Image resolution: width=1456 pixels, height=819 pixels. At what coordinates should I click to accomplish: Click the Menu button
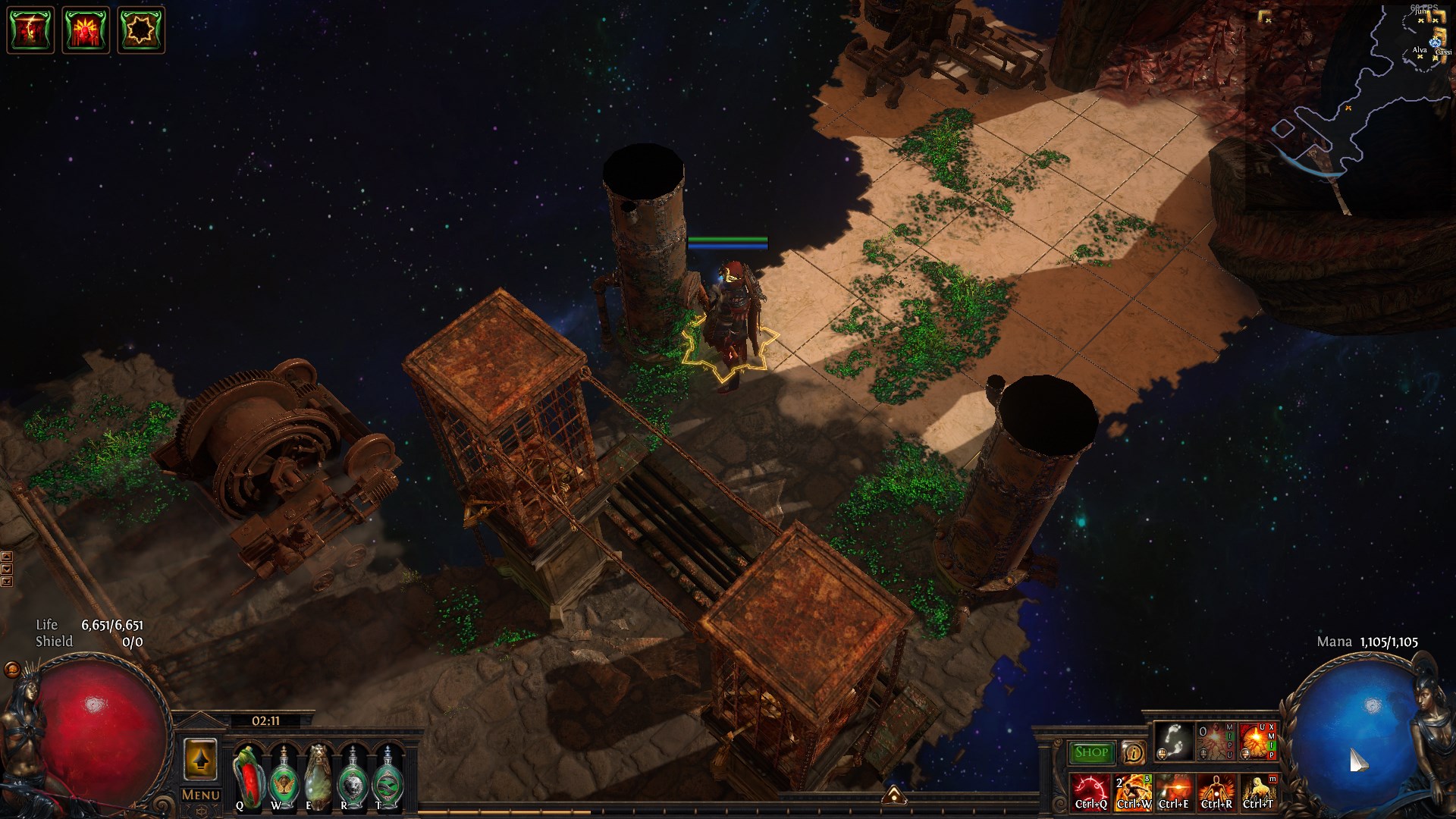200,795
